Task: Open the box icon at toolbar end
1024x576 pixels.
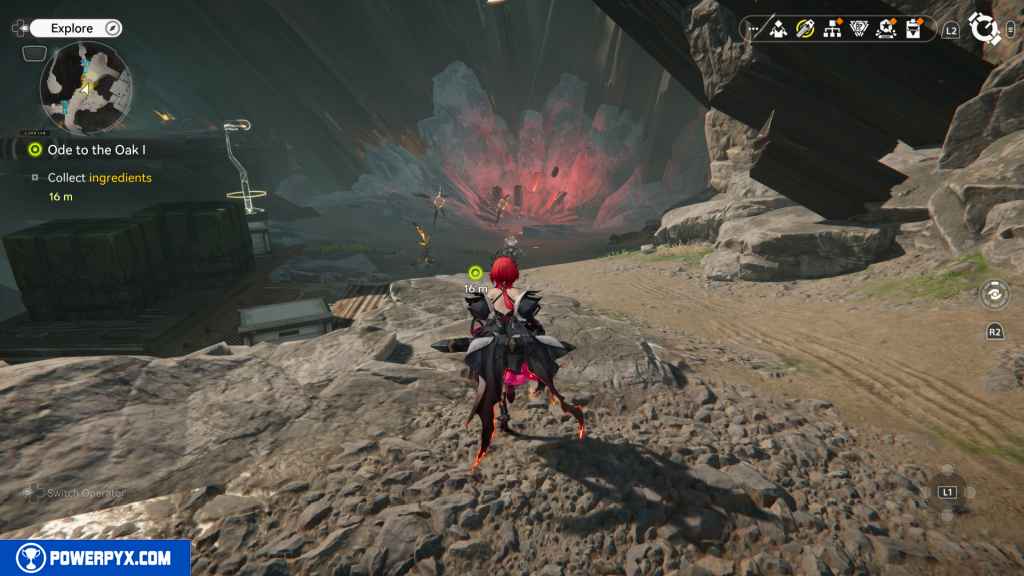Action: (x=913, y=29)
